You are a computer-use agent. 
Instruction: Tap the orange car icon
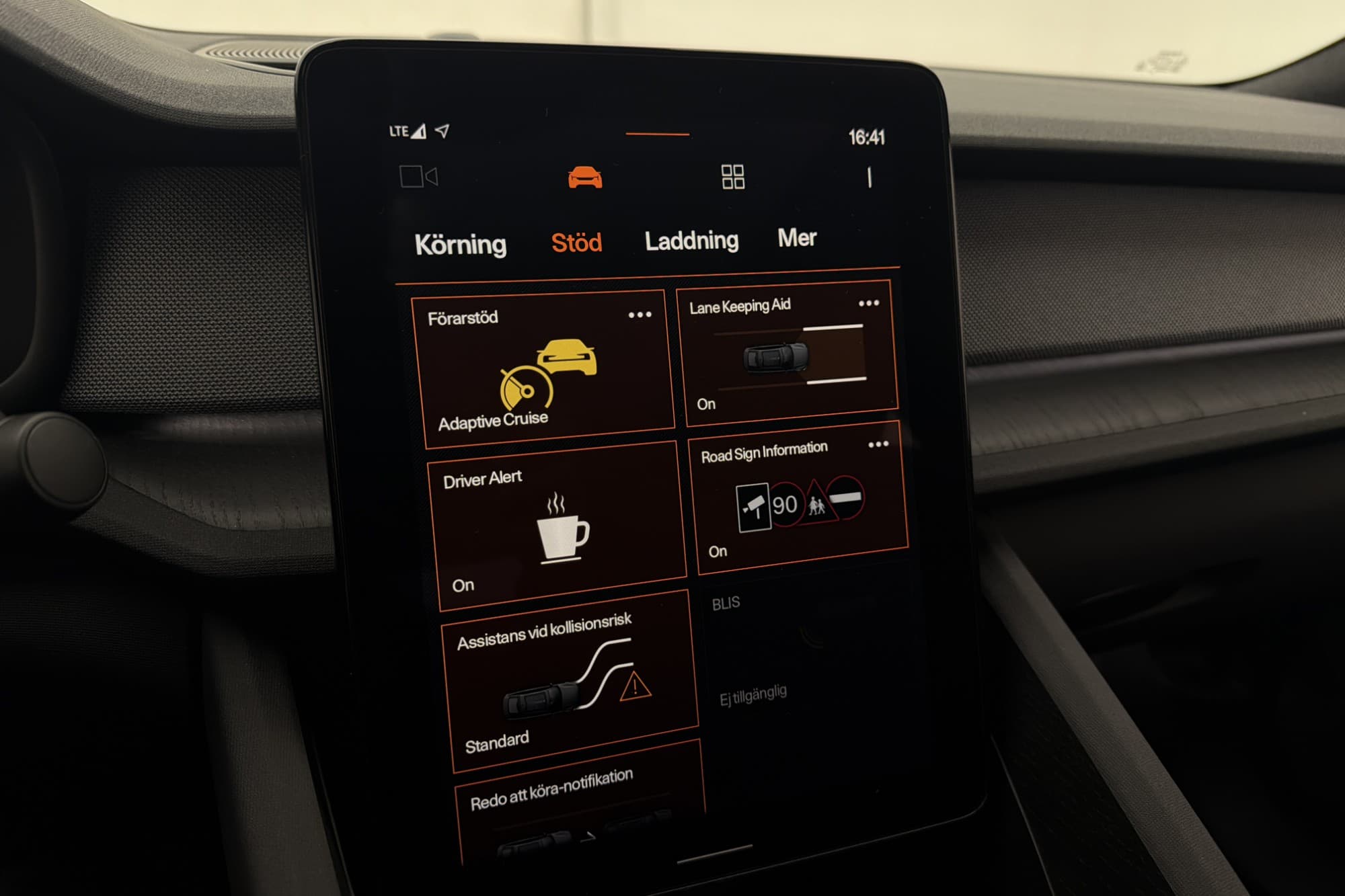point(584,178)
